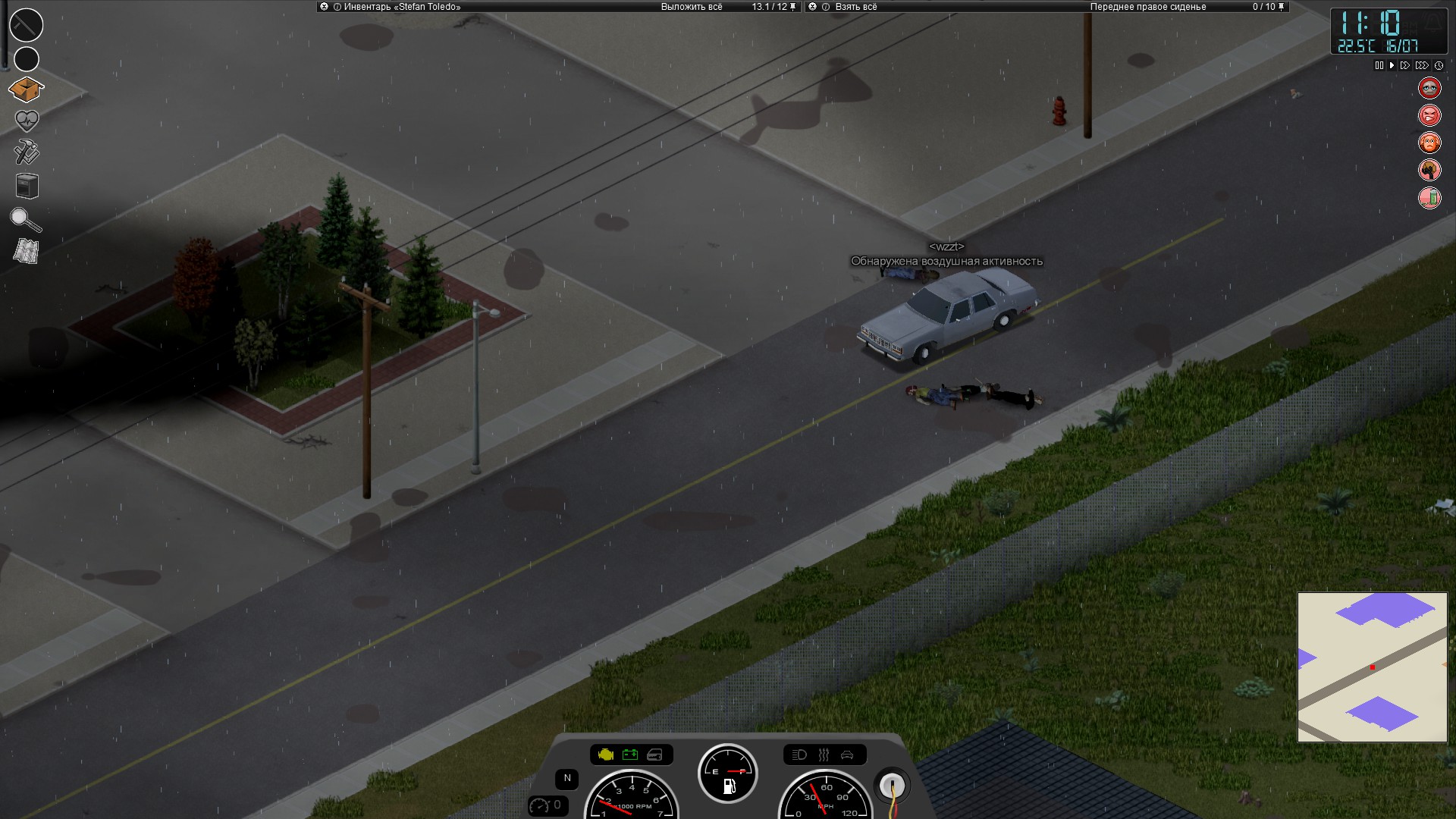Activate the magnifying glass search mode
The height and width of the screenshot is (819, 1456).
click(x=26, y=220)
